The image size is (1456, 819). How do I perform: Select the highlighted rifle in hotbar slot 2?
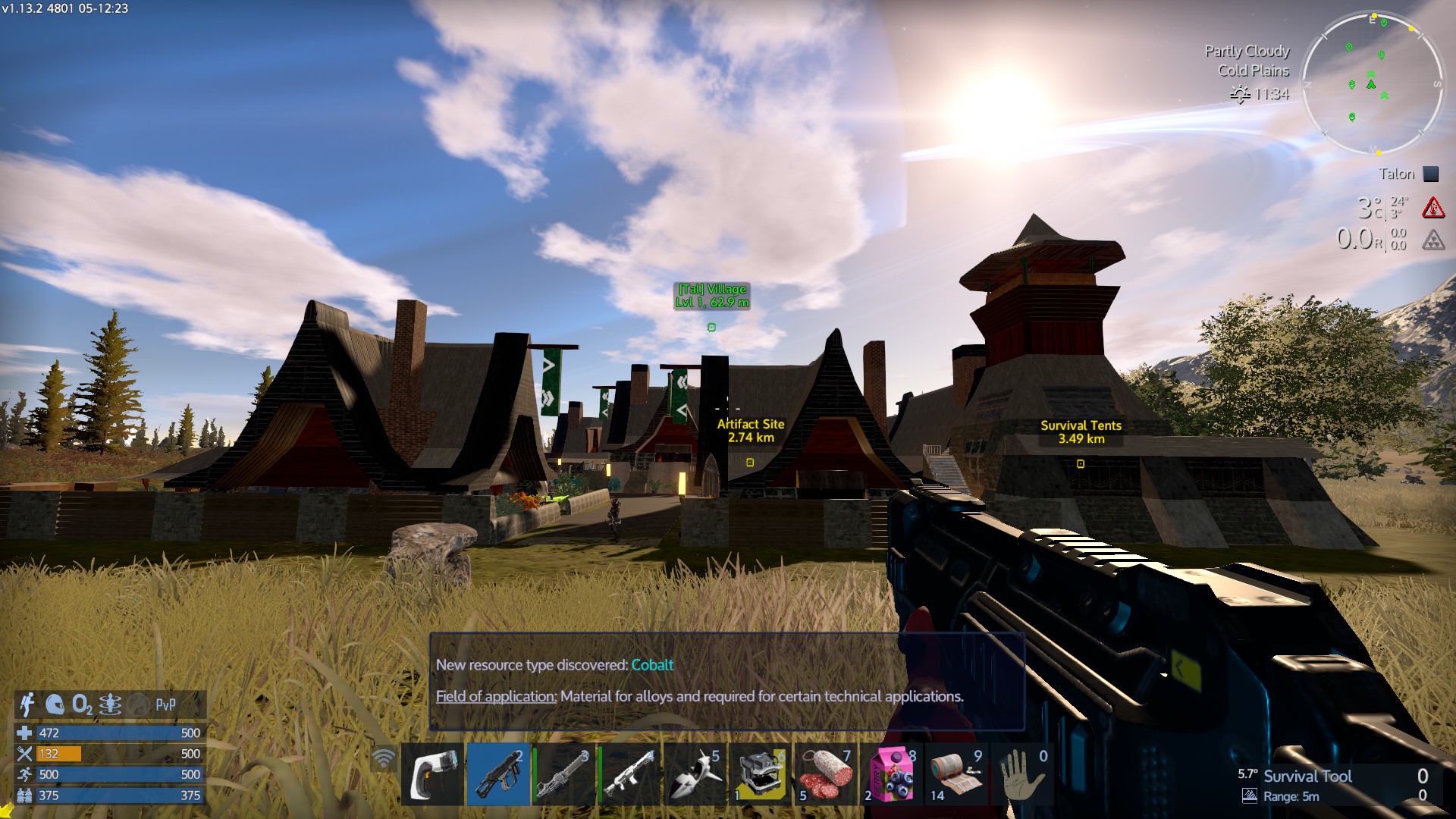pos(497,774)
